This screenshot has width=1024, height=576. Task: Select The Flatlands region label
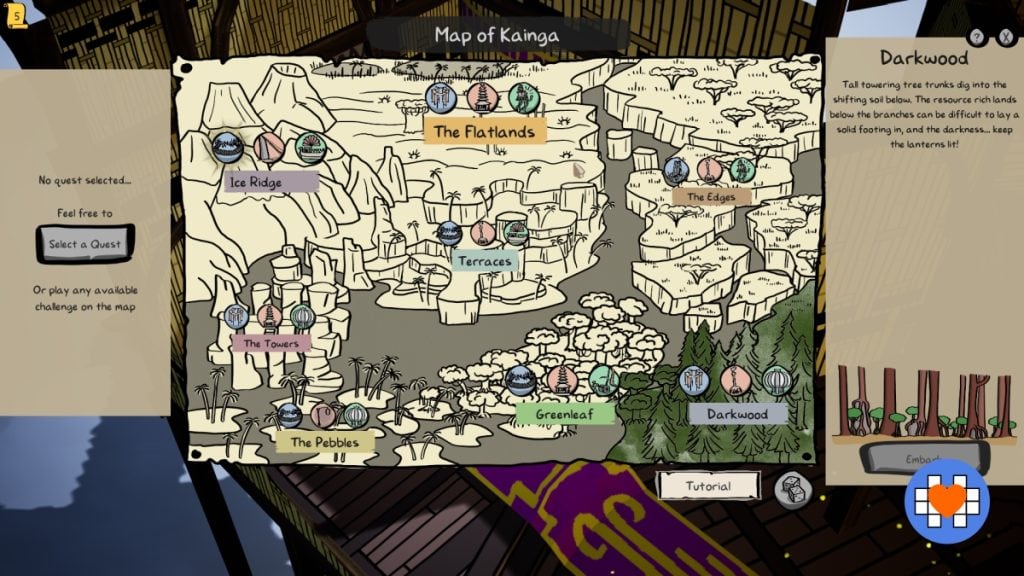[x=485, y=131]
